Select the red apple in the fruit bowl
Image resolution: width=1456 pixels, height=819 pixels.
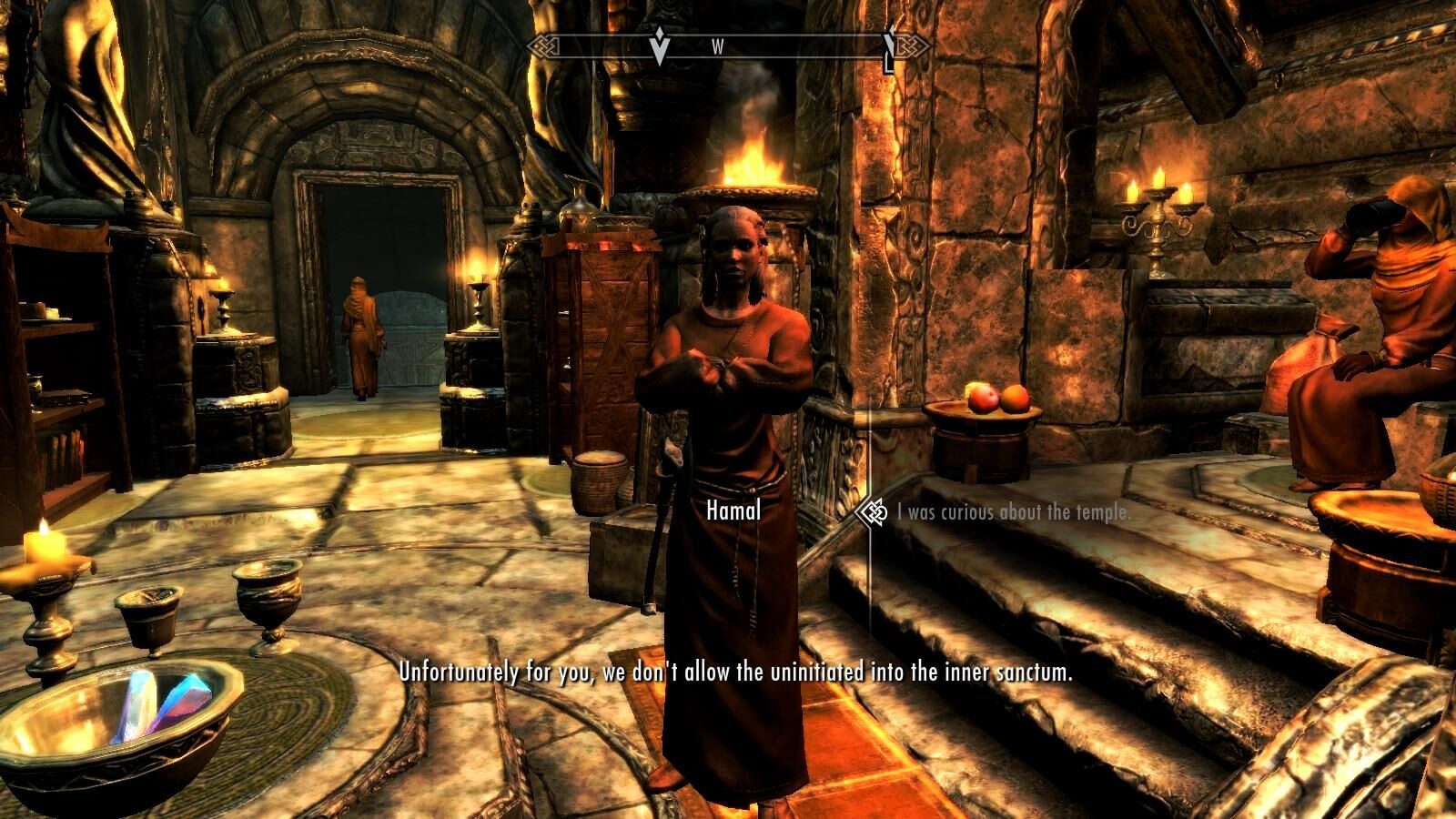coord(981,398)
